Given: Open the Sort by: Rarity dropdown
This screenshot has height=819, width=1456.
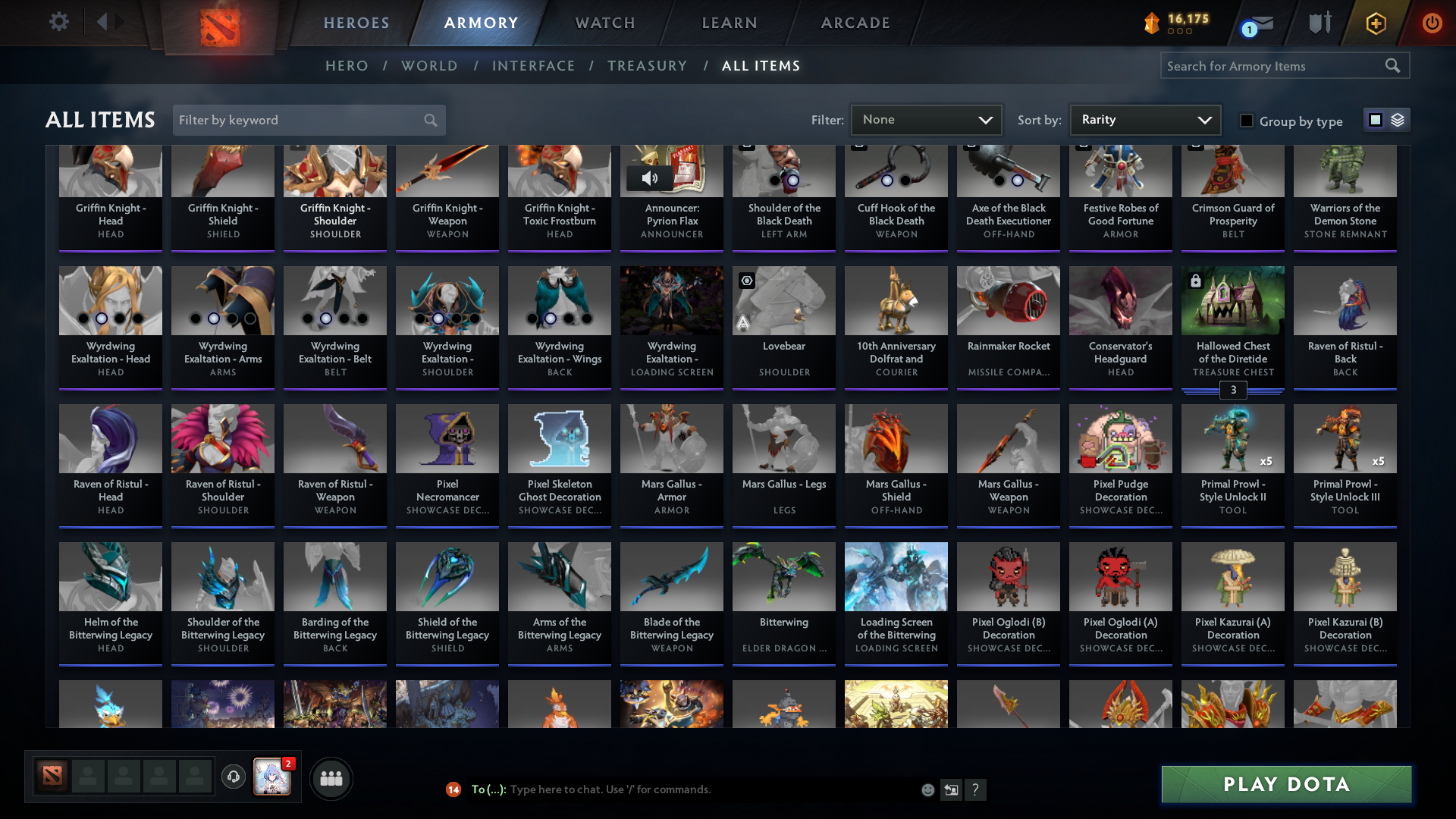Looking at the screenshot, I should pyautogui.click(x=1144, y=119).
